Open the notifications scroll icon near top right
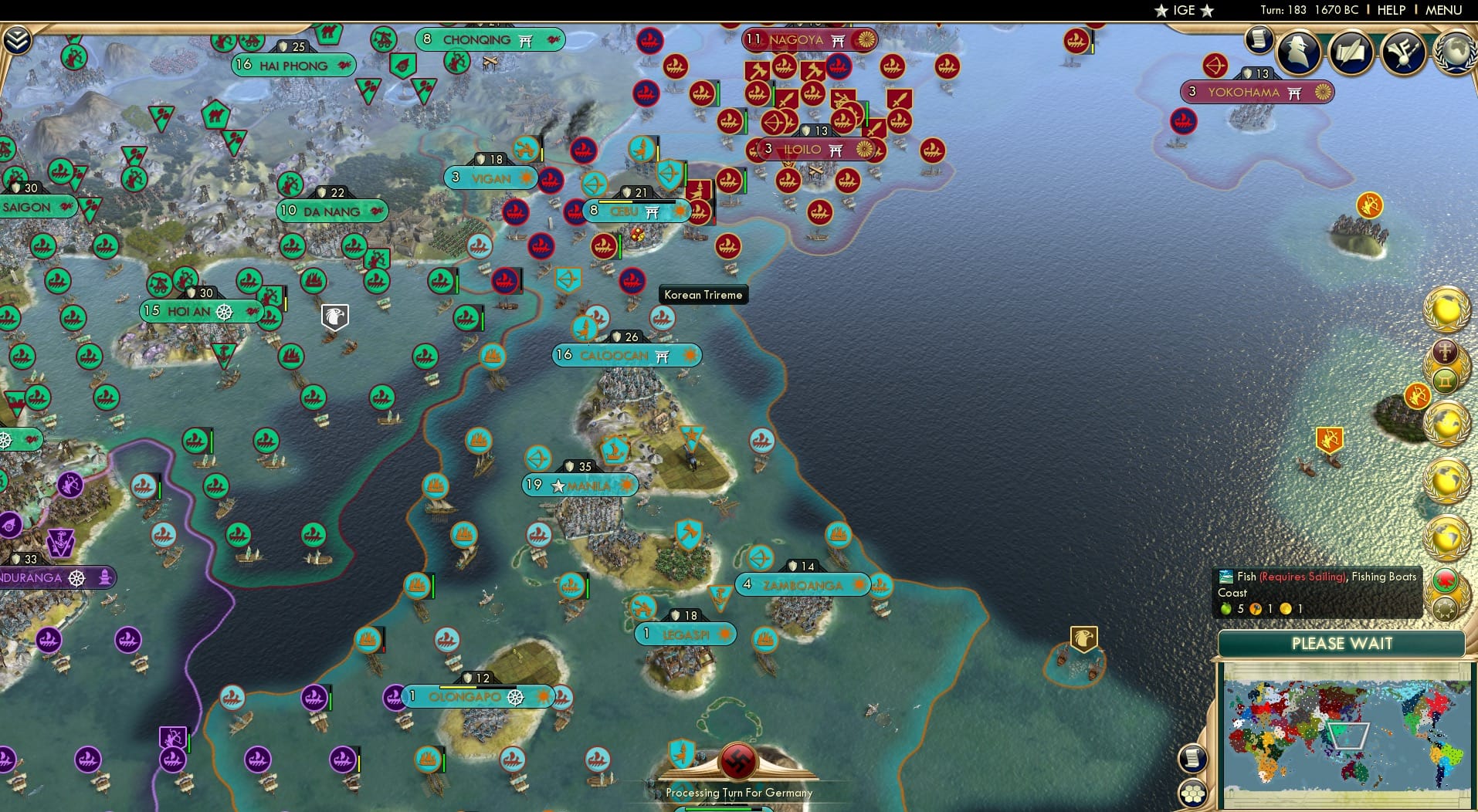 pyautogui.click(x=1259, y=39)
